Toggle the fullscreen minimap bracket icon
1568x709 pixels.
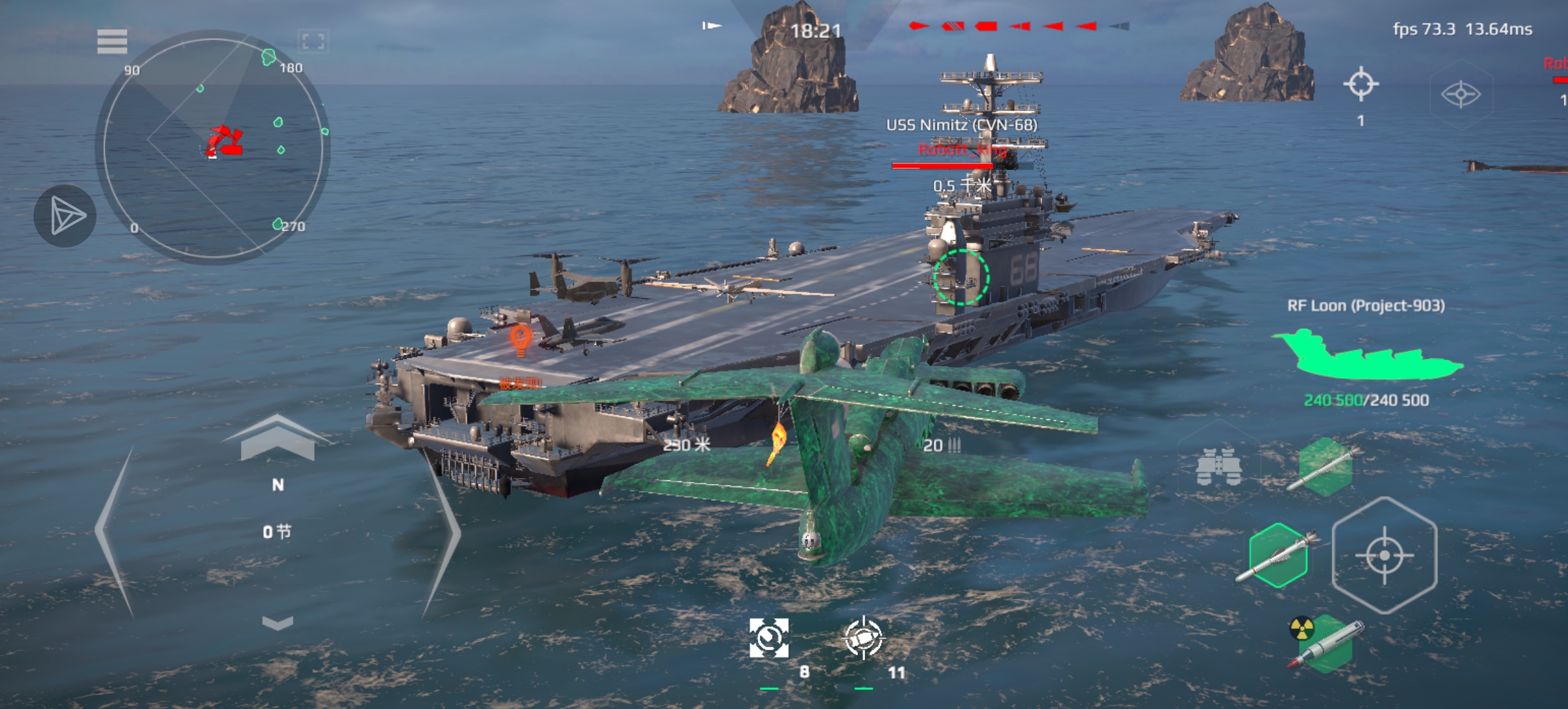point(313,42)
